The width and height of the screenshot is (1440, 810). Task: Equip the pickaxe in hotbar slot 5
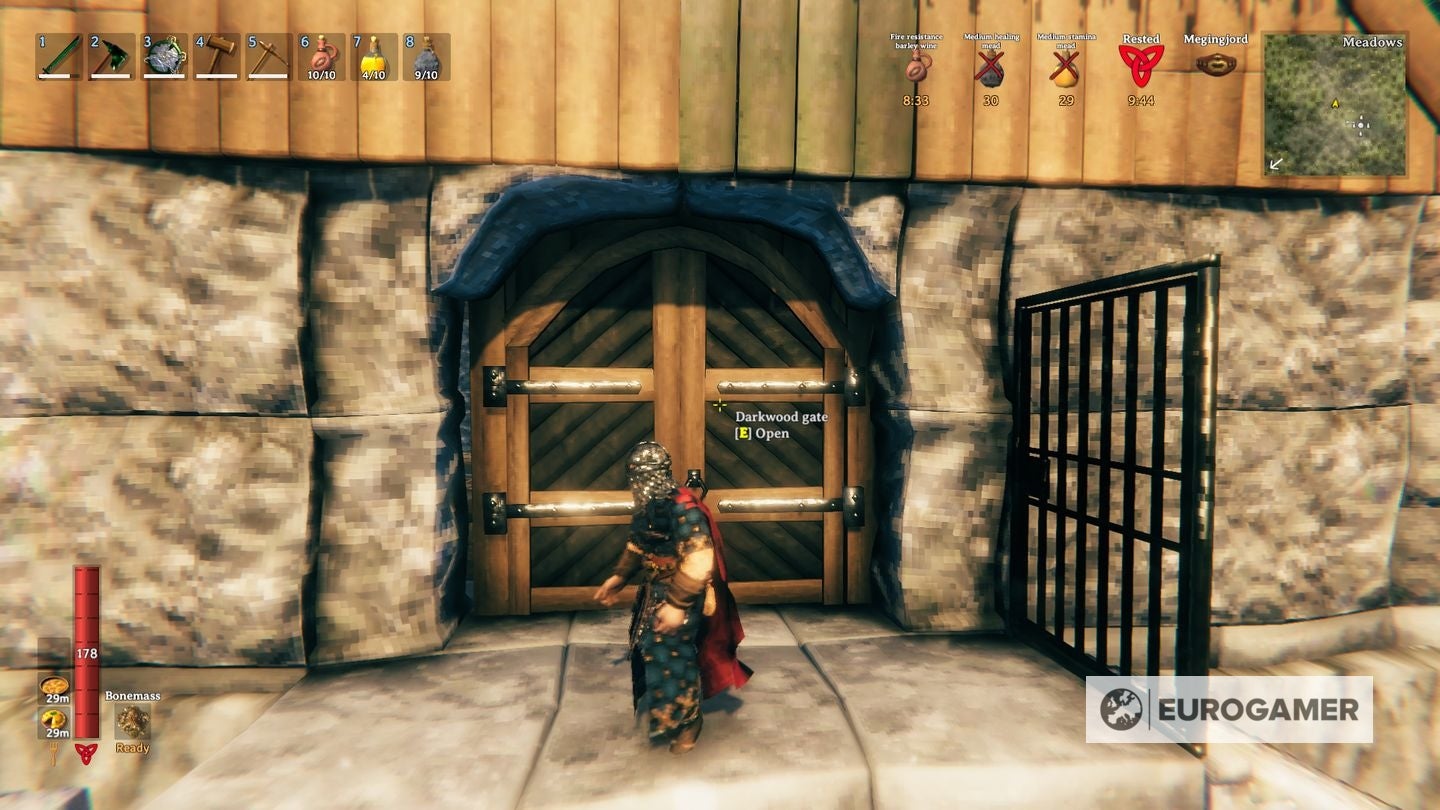tap(268, 57)
